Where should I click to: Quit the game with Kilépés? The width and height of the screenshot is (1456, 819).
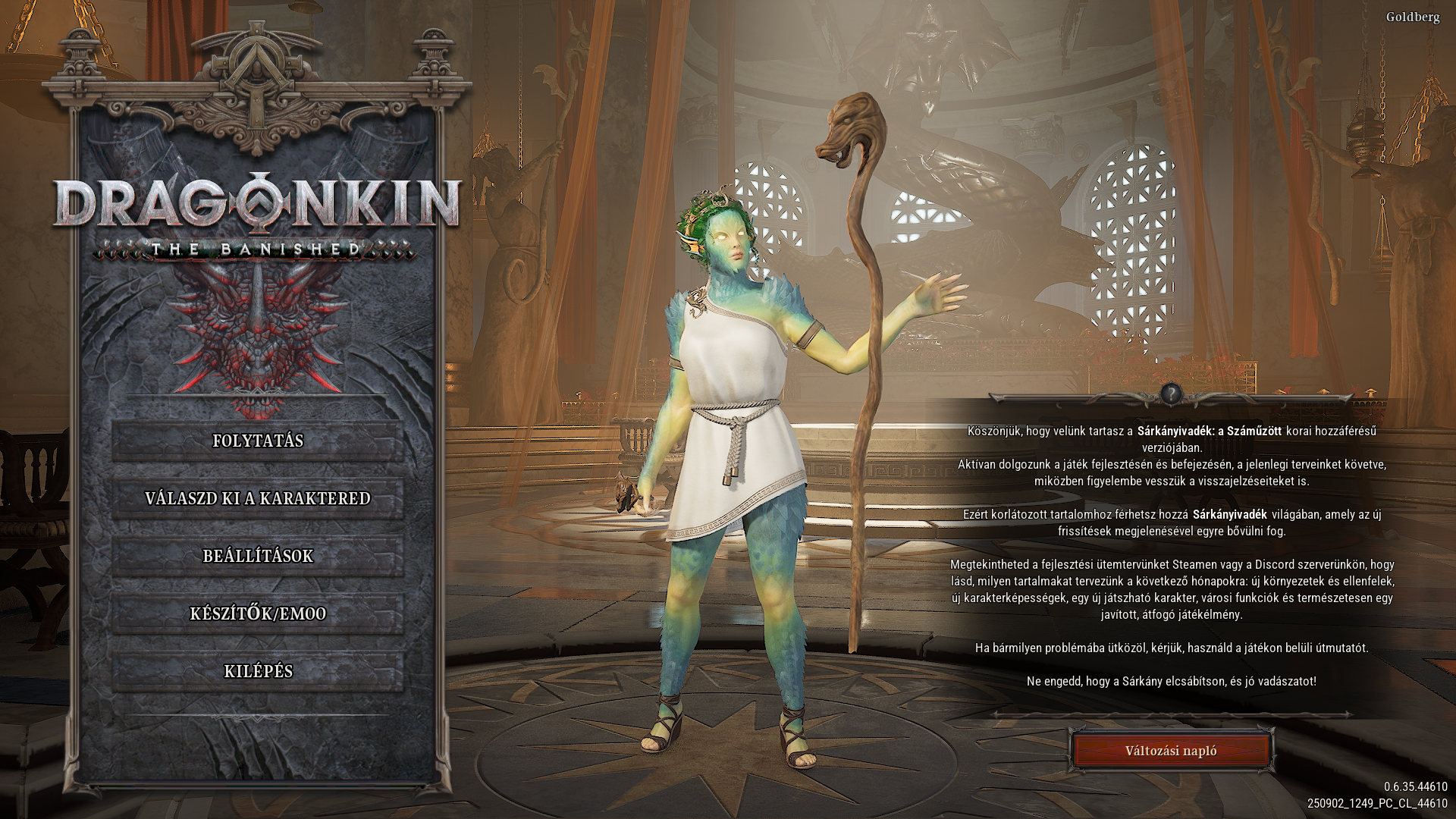click(258, 672)
